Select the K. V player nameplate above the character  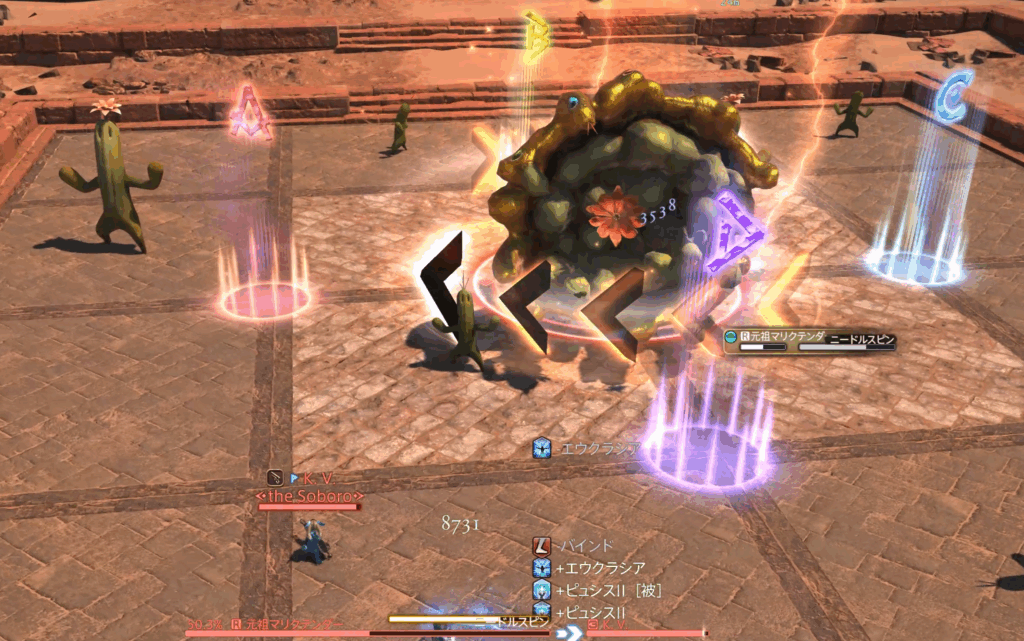316,479
